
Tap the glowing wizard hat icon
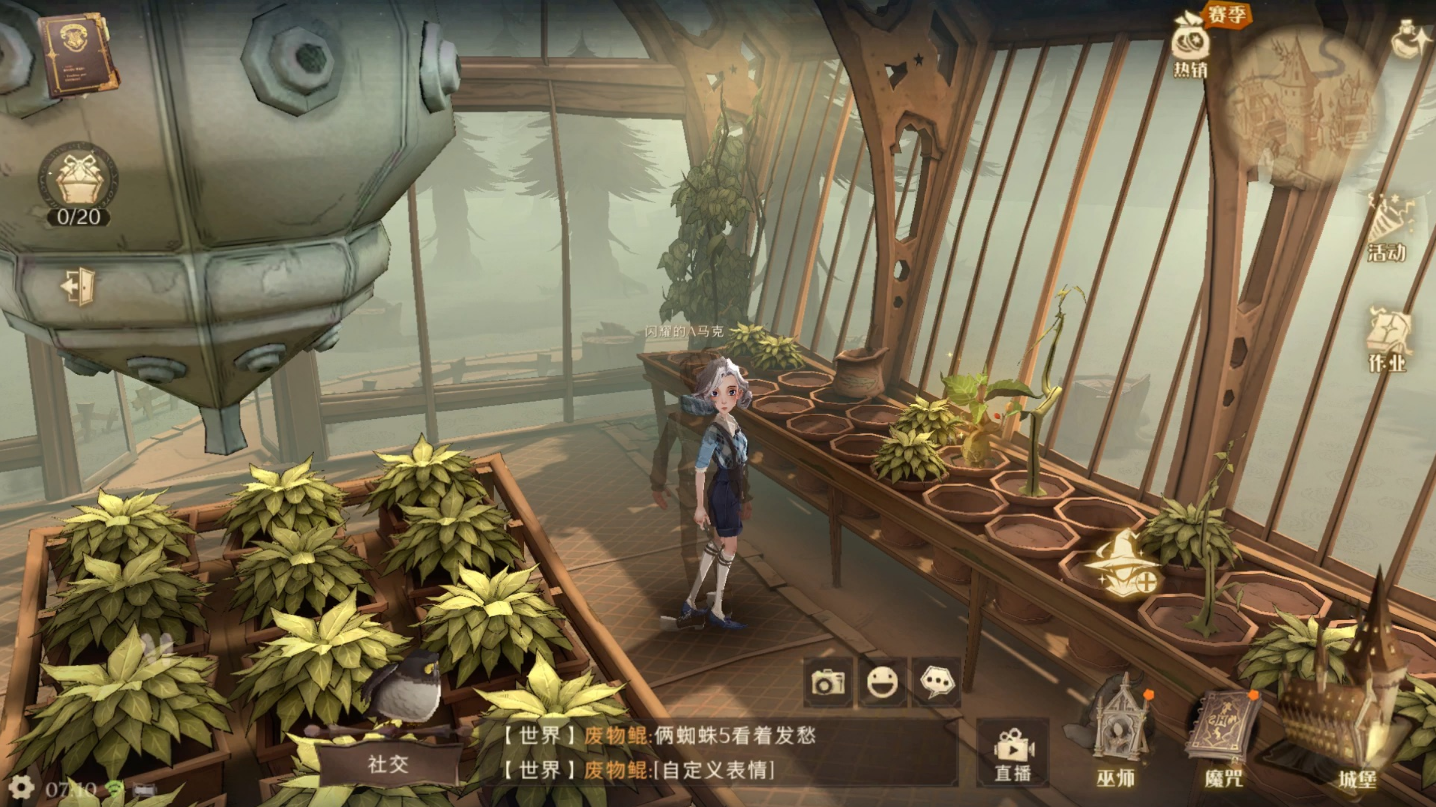[x=1120, y=566]
